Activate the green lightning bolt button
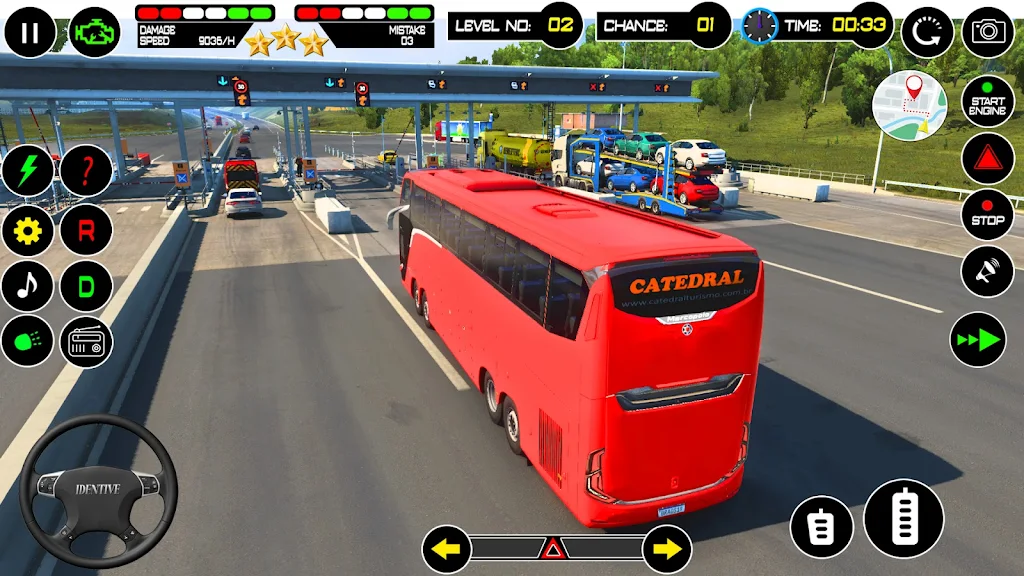 27,171
